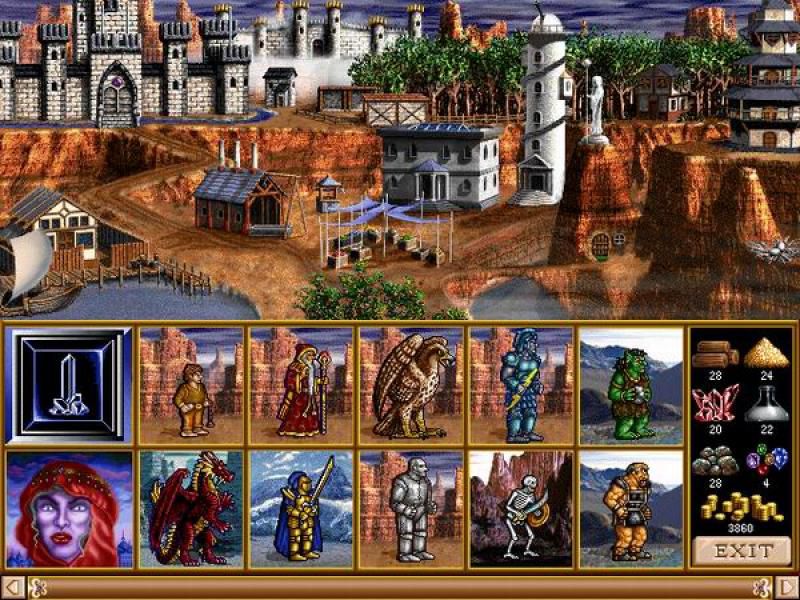Select the green troll unit
This screenshot has width=800, height=600.
(x=631, y=386)
